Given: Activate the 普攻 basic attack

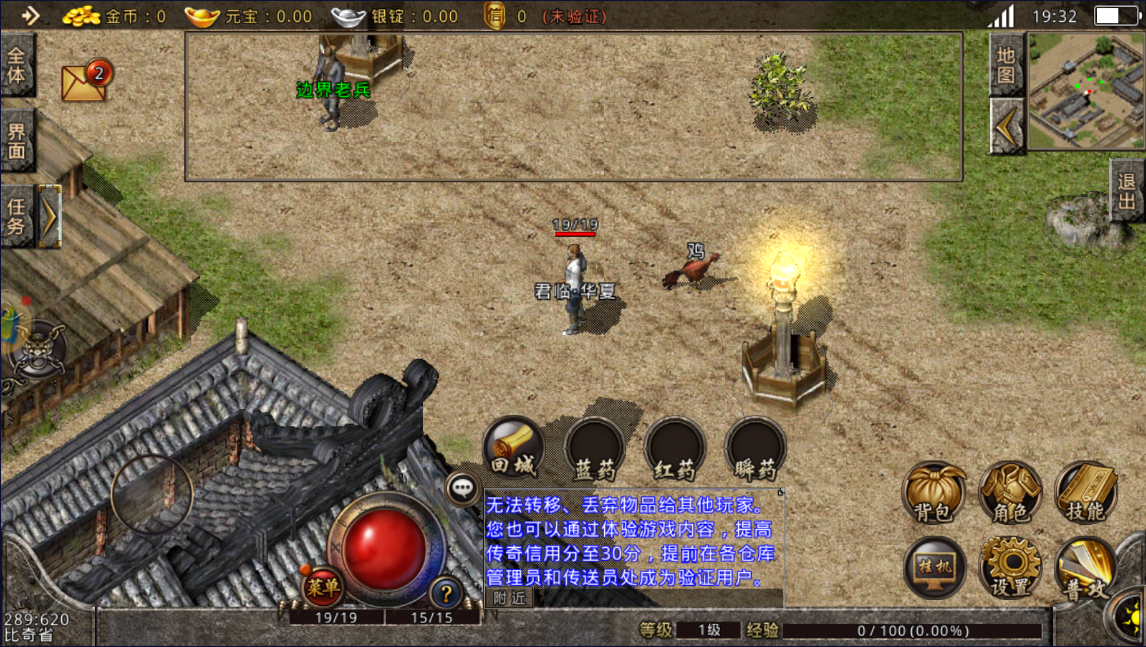Looking at the screenshot, I should click(1086, 567).
